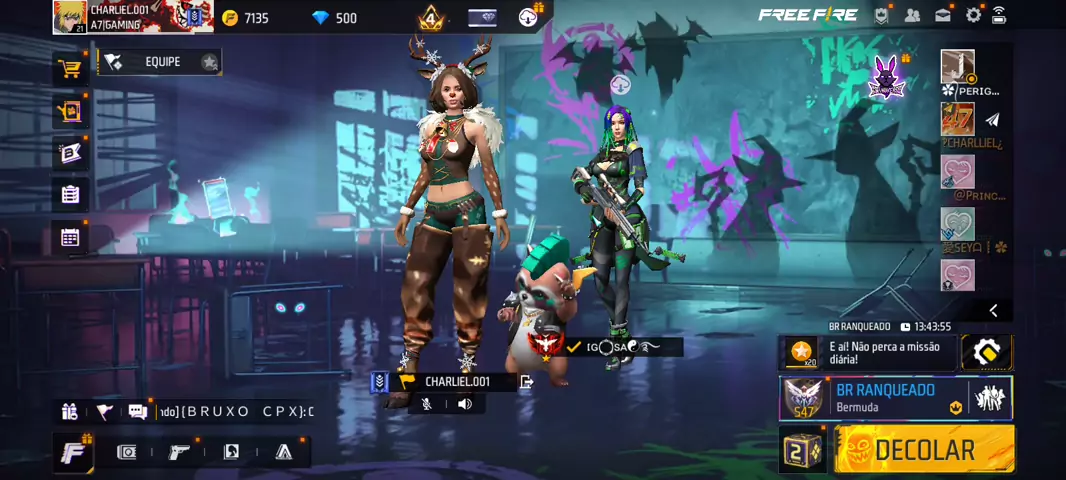
Task: Invite friend PERIG... from the sidebar
Action: click(x=958, y=68)
